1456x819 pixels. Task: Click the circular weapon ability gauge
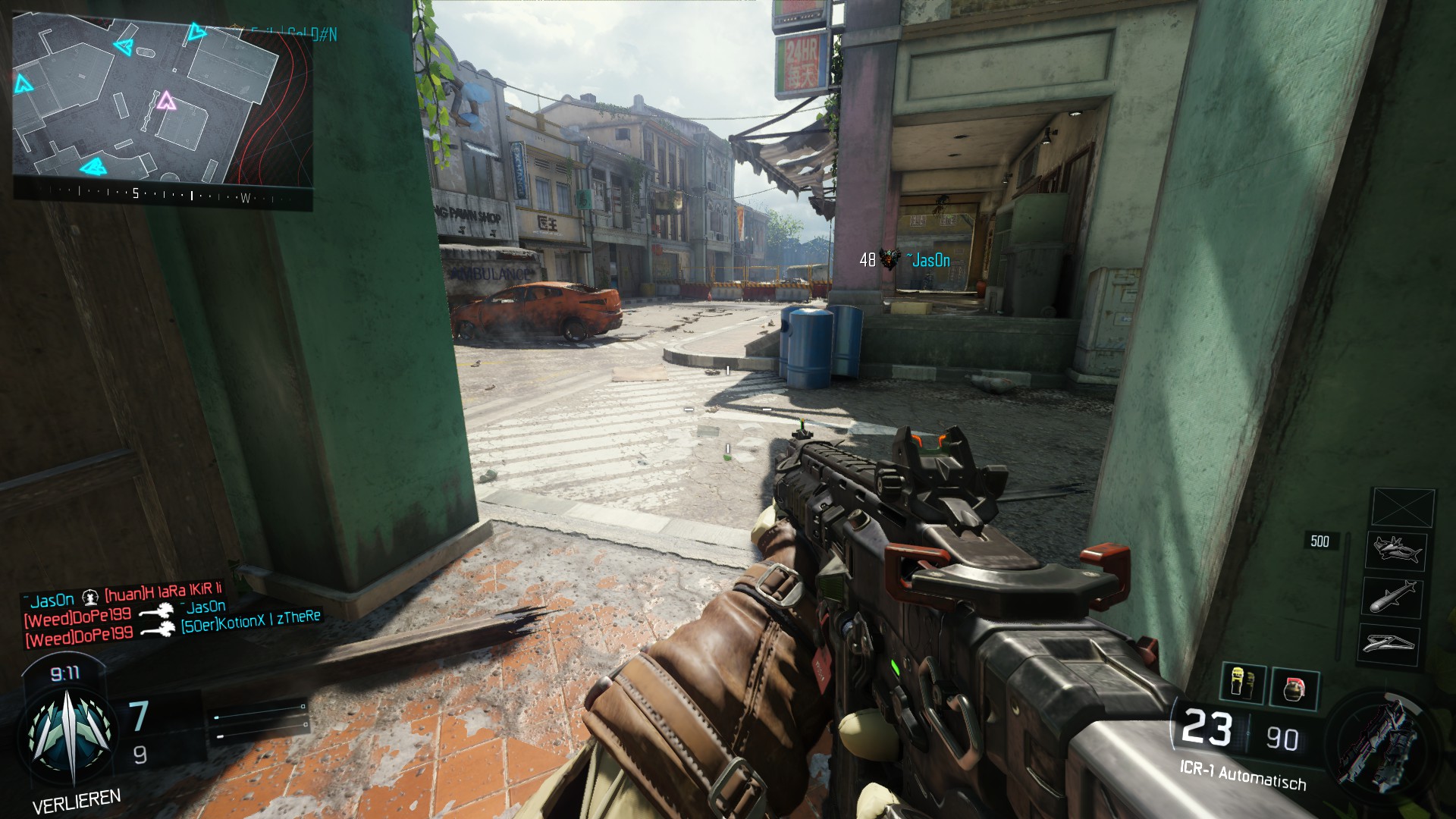[x=1376, y=745]
